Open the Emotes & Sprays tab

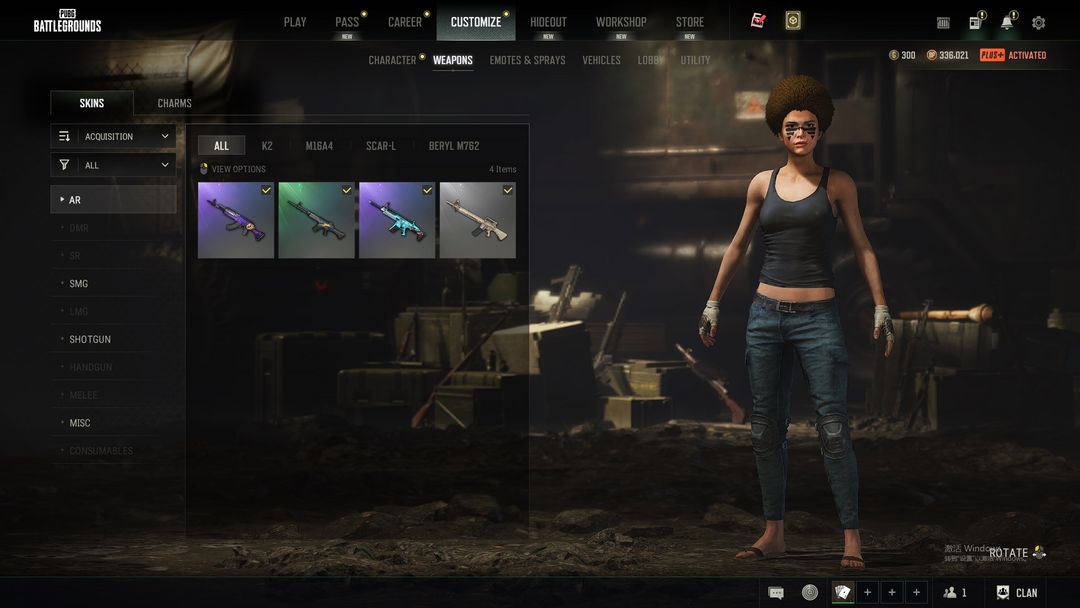coord(527,60)
